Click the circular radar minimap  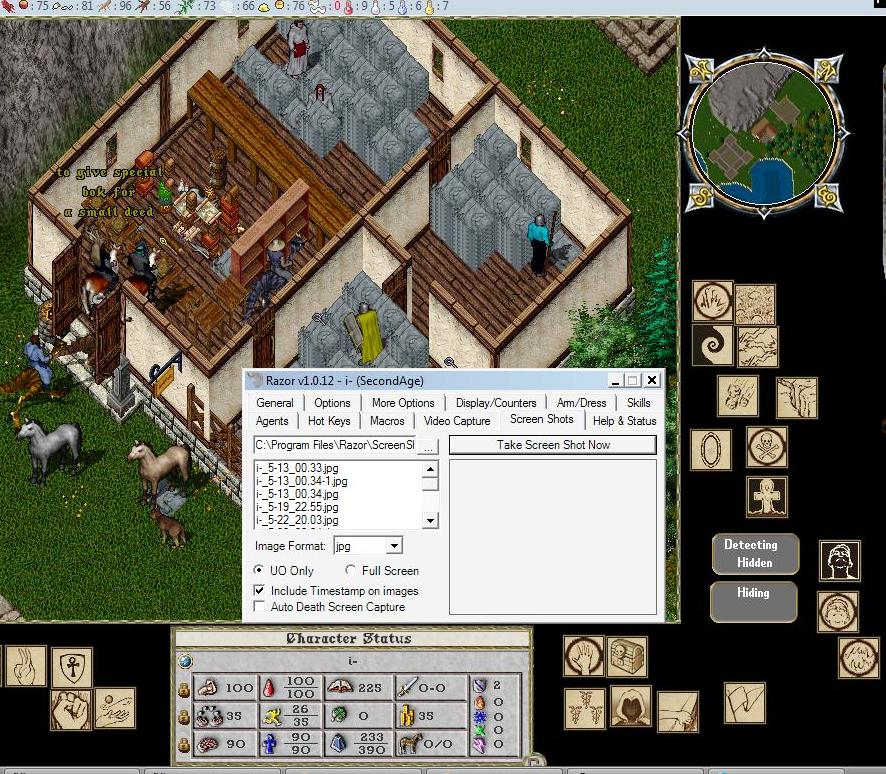pos(765,136)
